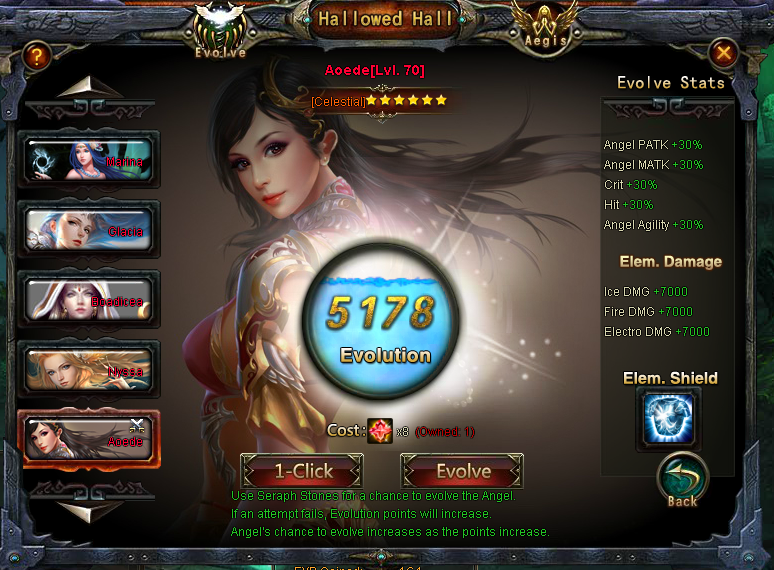This screenshot has width=774, height=570.
Task: Use the 1-Click evolve button
Action: [302, 471]
